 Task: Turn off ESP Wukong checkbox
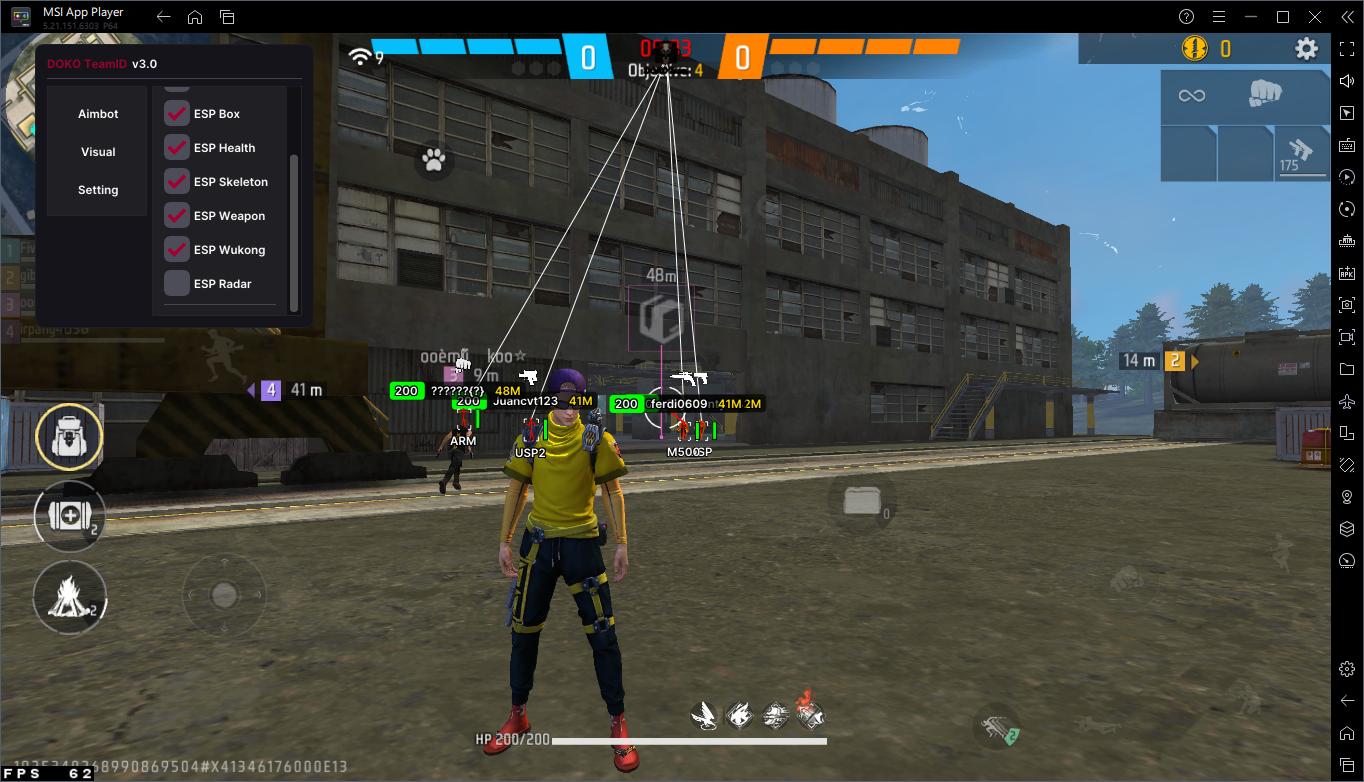177,250
